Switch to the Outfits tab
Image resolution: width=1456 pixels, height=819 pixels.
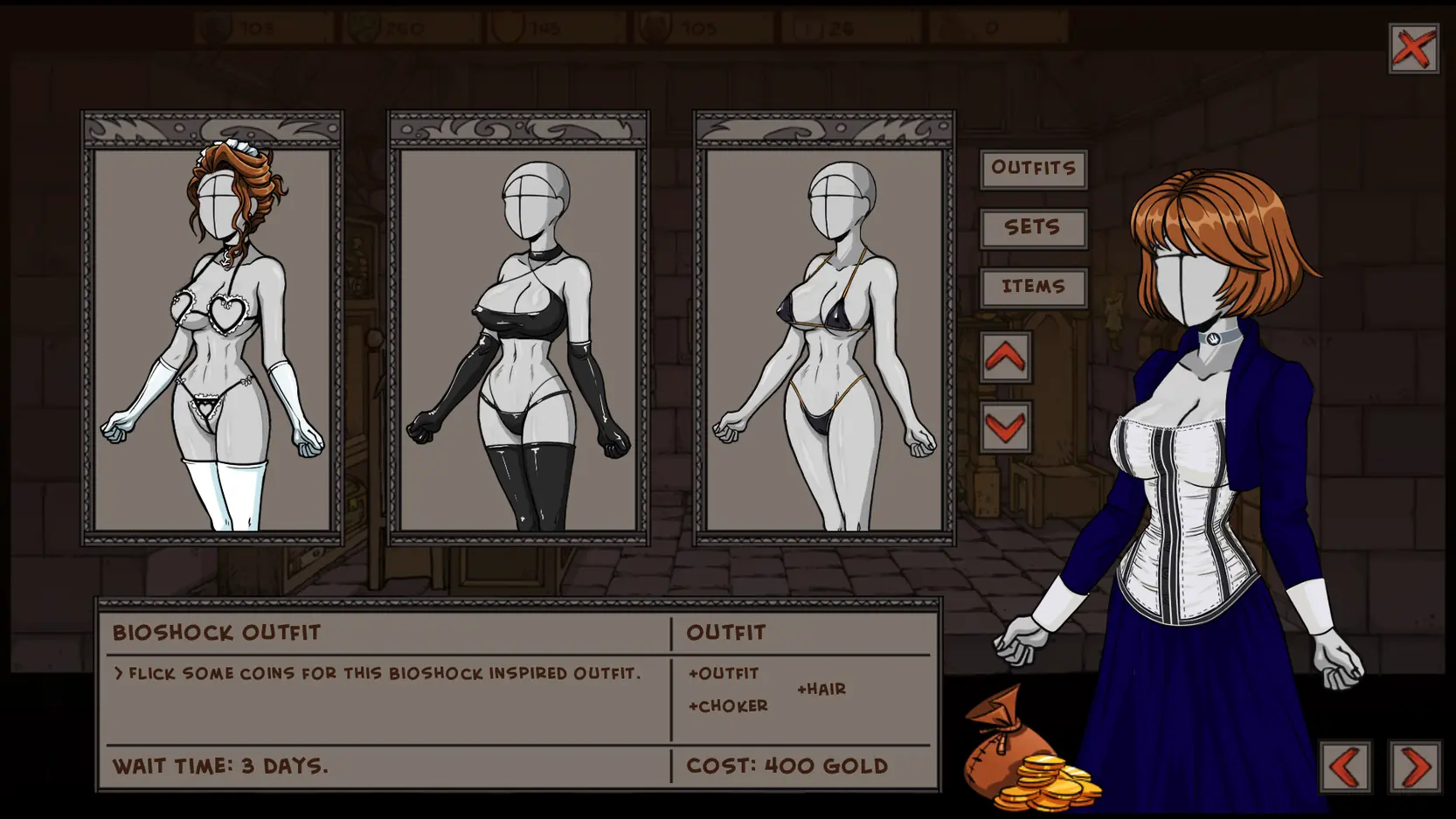click(x=1033, y=168)
